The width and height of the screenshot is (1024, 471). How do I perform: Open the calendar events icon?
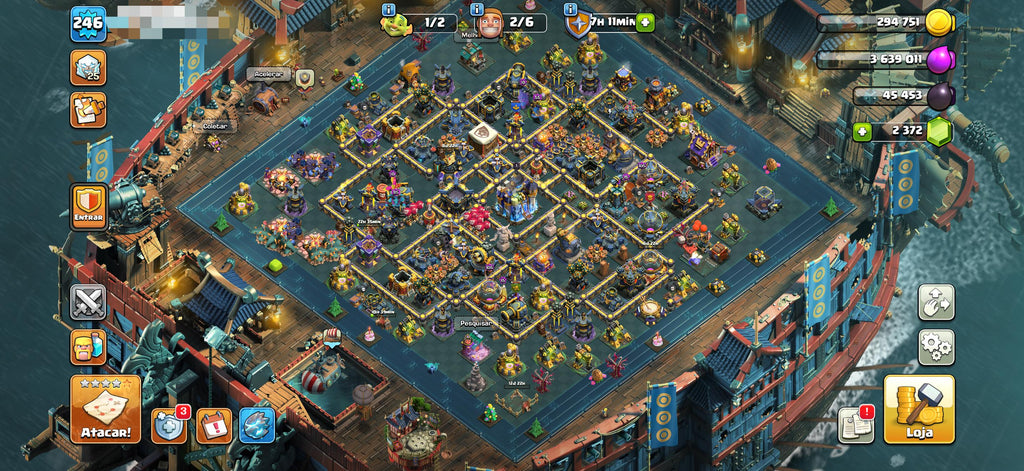point(213,426)
